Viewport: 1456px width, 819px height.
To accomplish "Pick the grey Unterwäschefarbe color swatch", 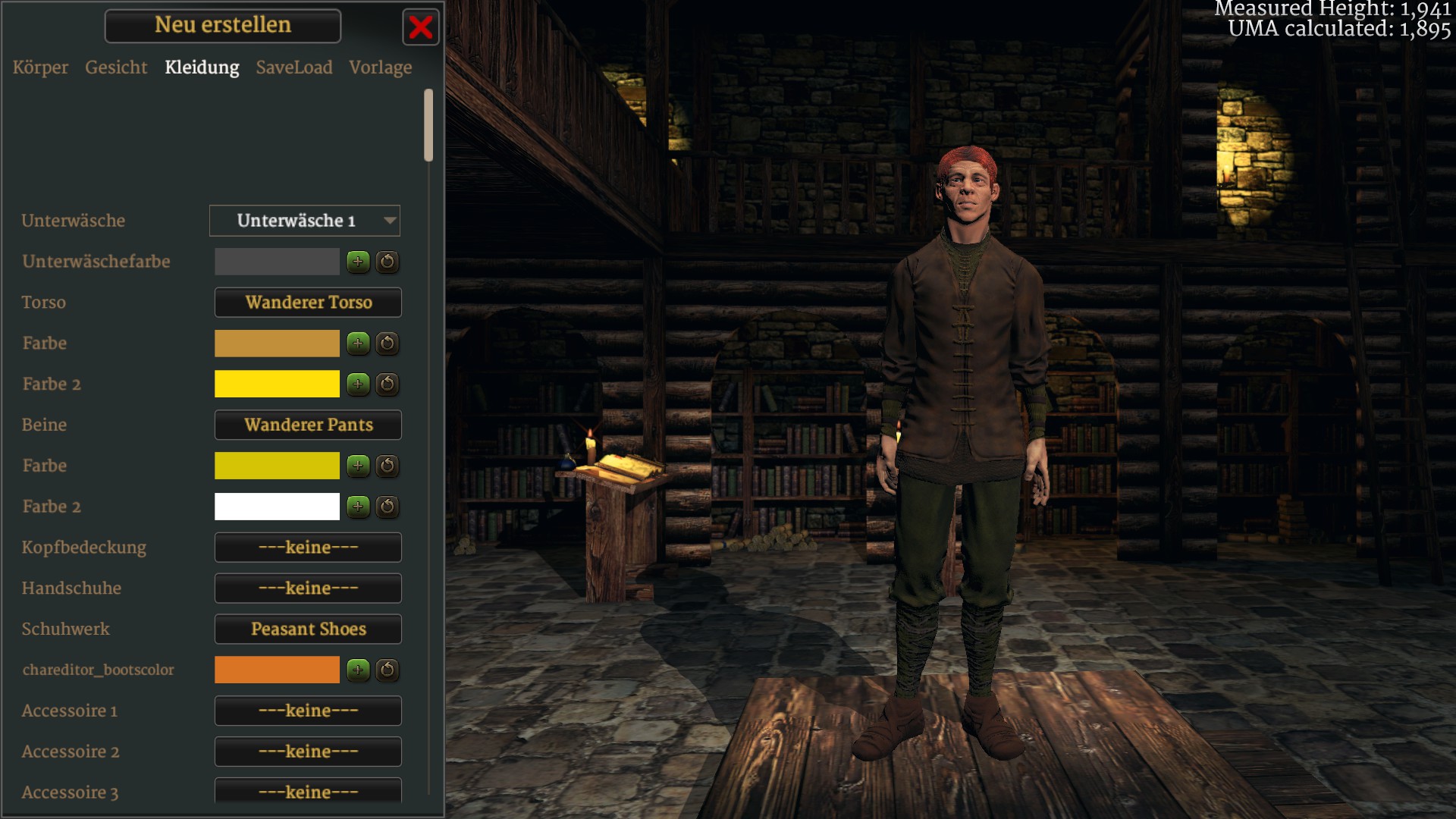I will tap(277, 262).
